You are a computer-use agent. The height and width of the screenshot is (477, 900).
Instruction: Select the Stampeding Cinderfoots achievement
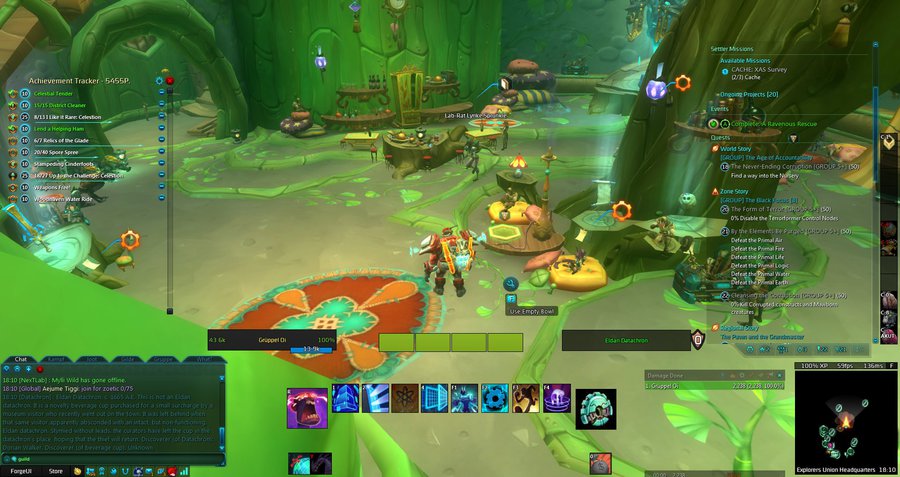tap(66, 164)
